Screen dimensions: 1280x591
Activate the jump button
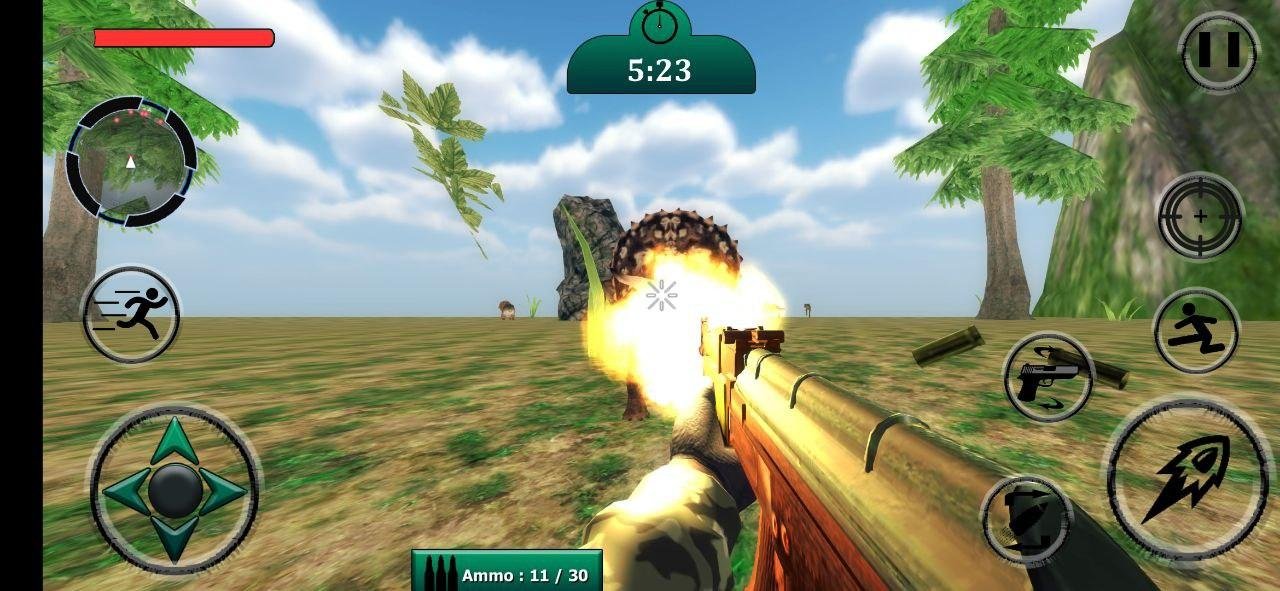pos(1196,332)
